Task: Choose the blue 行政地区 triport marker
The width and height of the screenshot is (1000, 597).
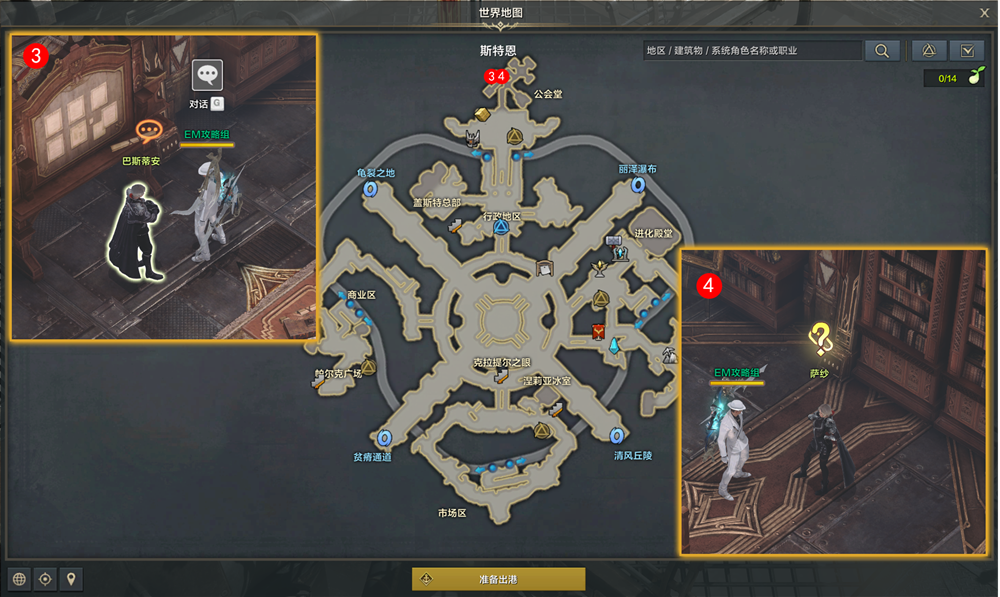Action: pos(501,228)
